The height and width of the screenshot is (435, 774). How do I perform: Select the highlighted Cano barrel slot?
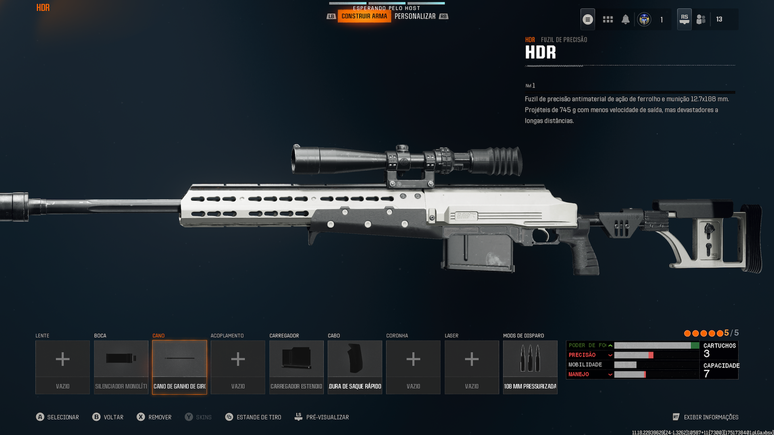coord(179,366)
